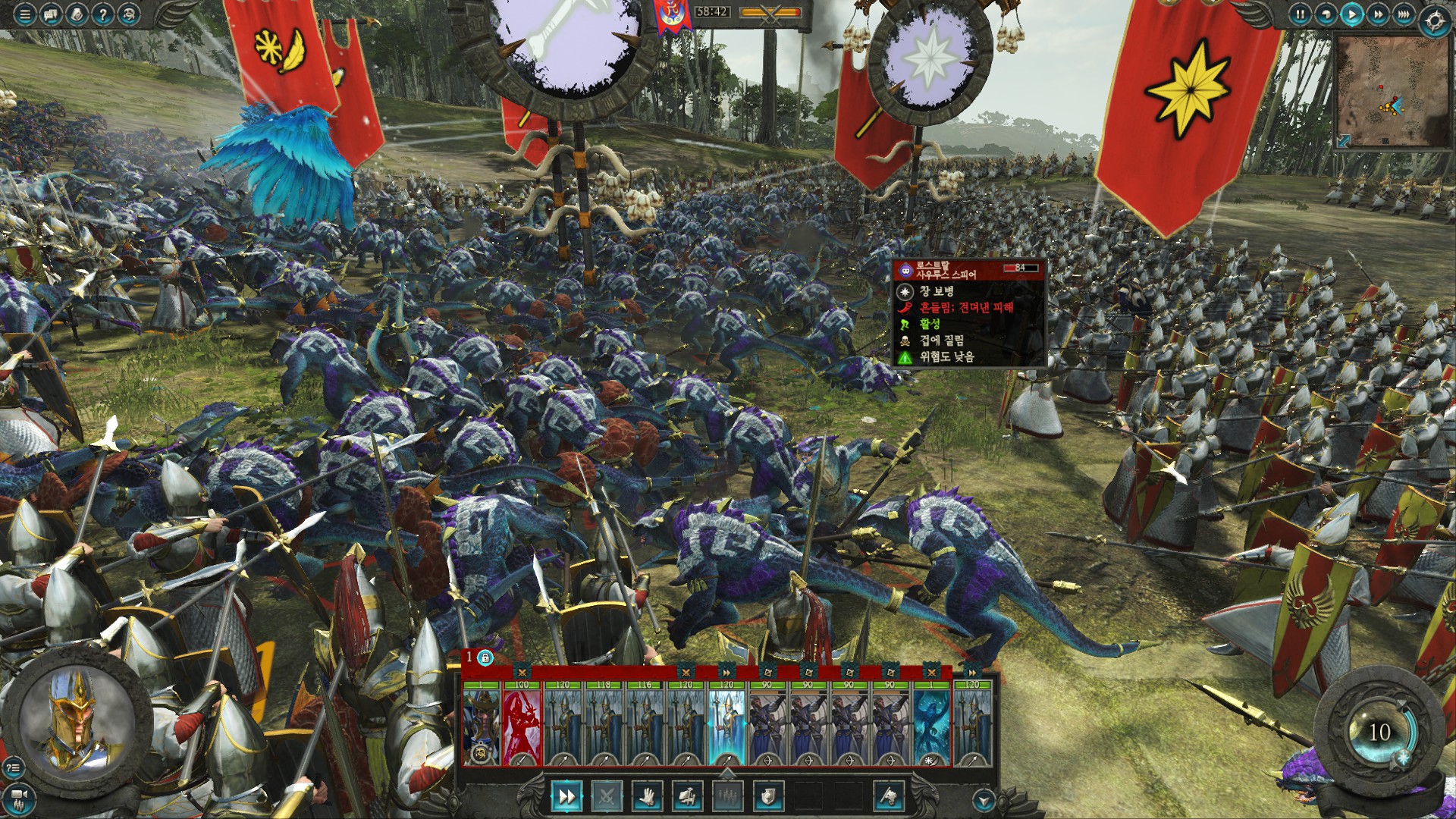Toggle the group lock icon
The width and height of the screenshot is (1456, 819).
pyautogui.click(x=485, y=657)
